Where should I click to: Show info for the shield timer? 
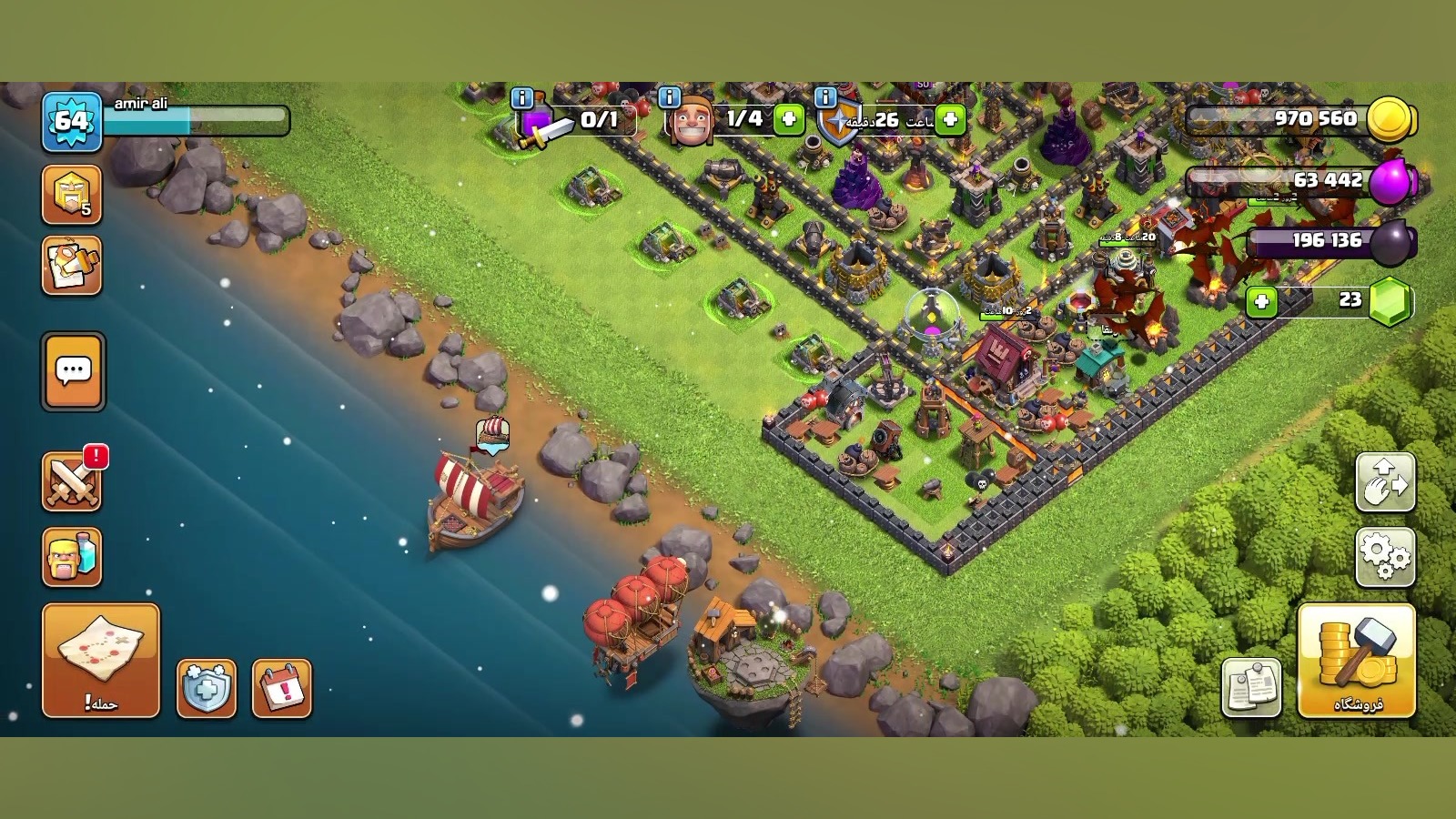tap(825, 97)
